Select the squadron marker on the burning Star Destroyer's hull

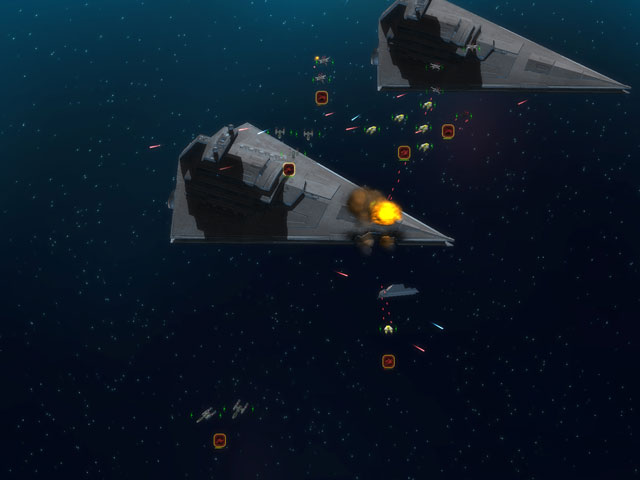coord(289,169)
